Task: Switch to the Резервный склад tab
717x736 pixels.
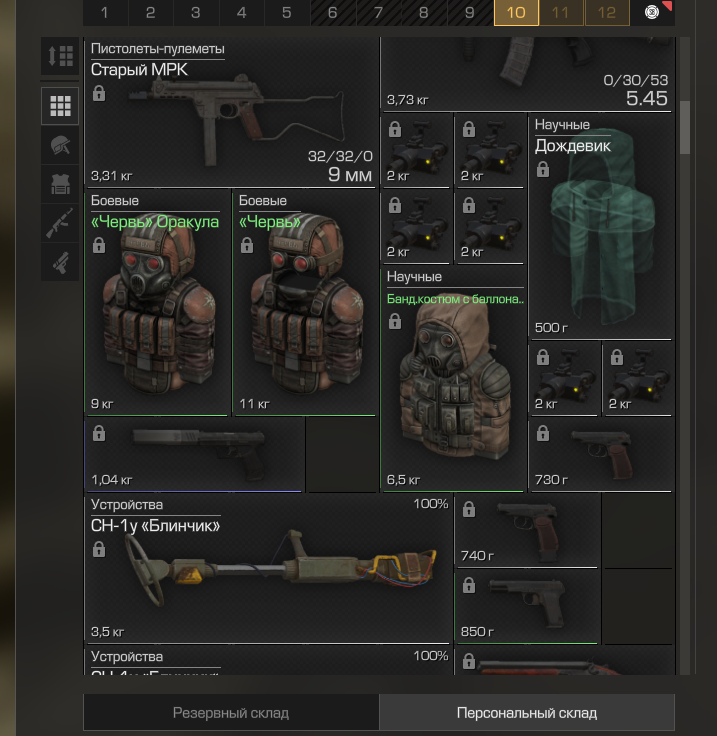Action: coord(231,713)
